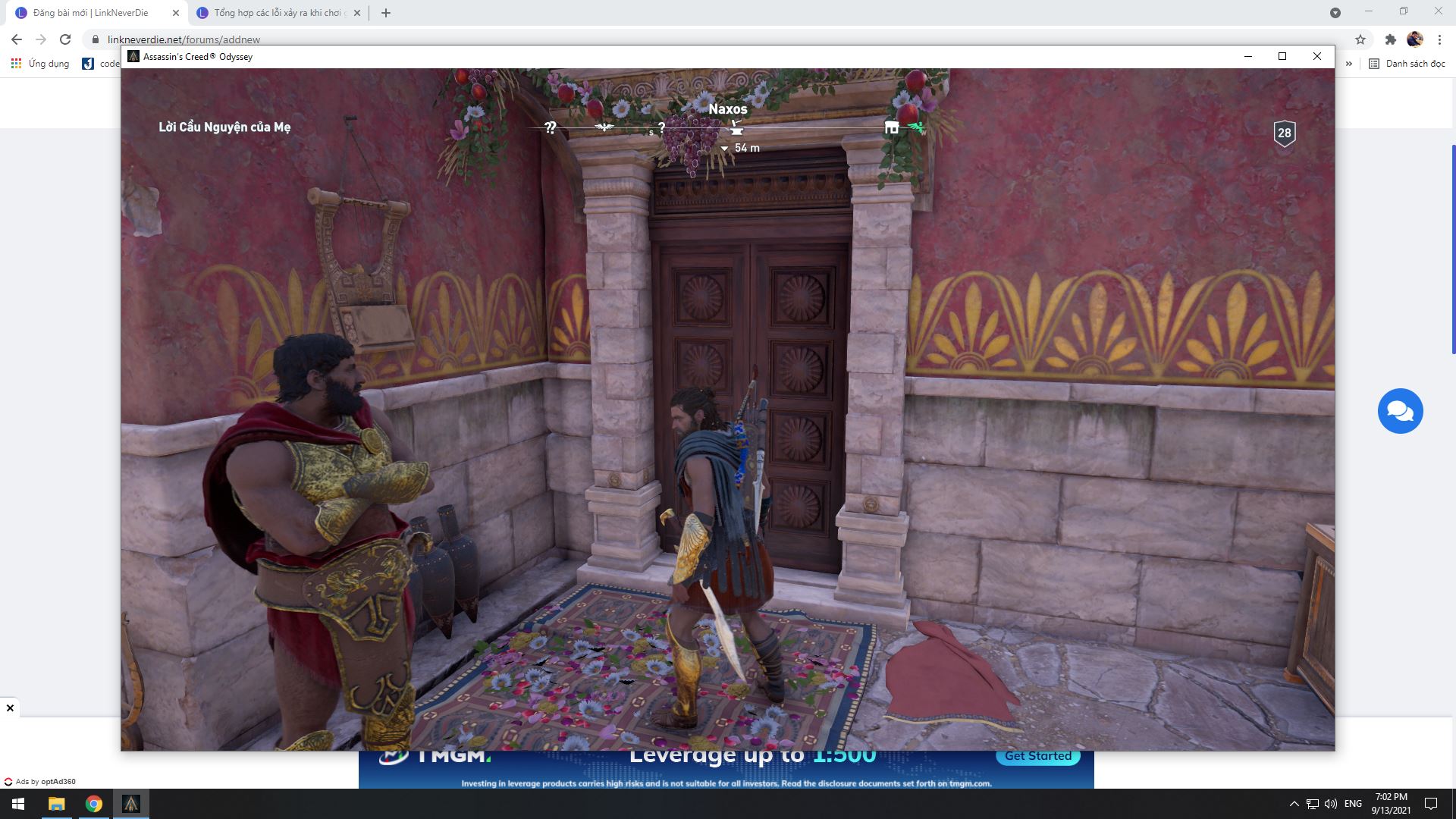Mute audio via the speaker tray icon
This screenshot has height=819, width=1456.
1330,803
